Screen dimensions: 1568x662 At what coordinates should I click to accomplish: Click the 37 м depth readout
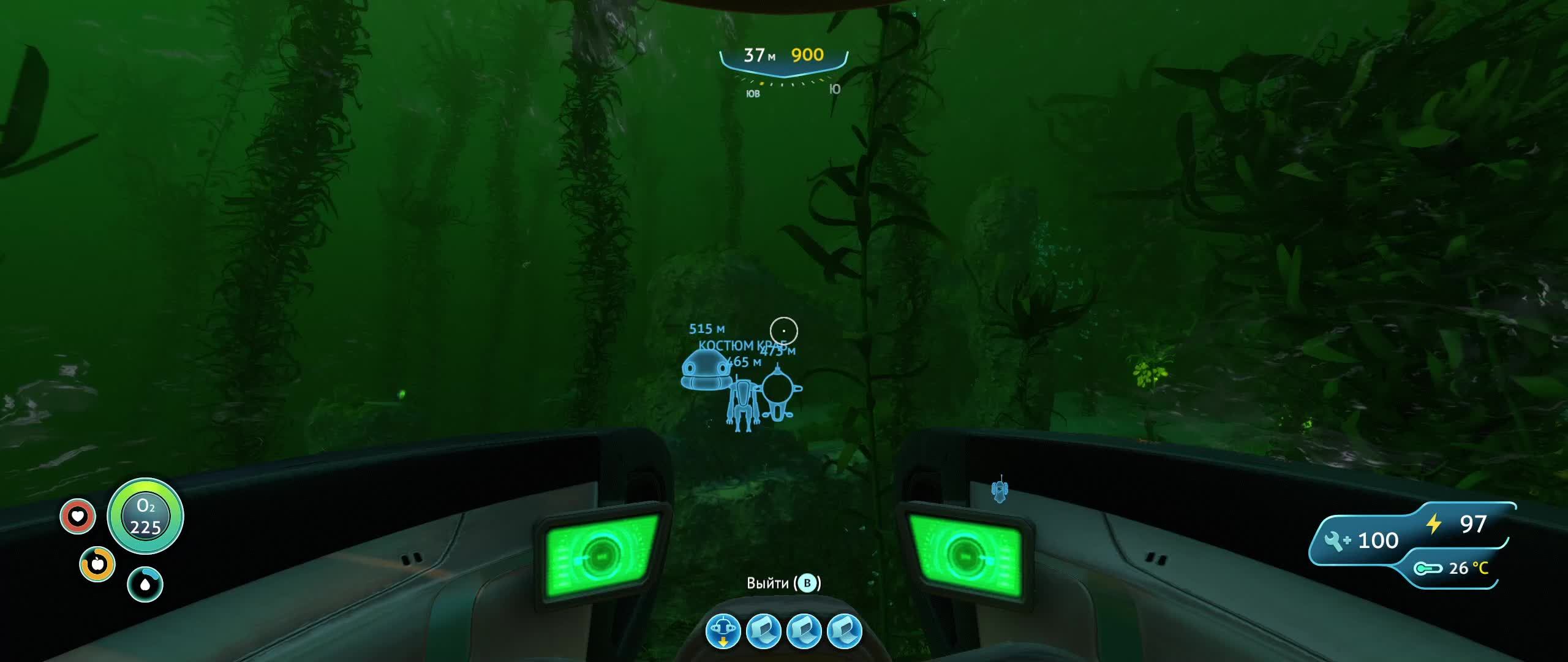pos(759,55)
